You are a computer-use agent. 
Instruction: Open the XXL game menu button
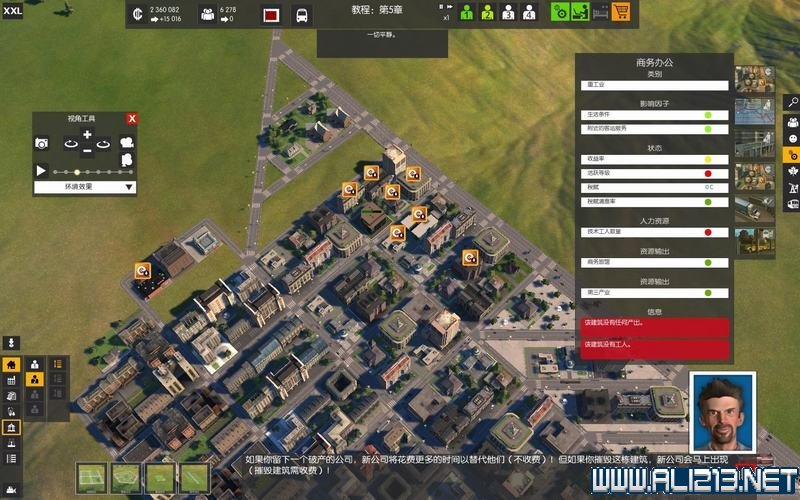pos(12,10)
